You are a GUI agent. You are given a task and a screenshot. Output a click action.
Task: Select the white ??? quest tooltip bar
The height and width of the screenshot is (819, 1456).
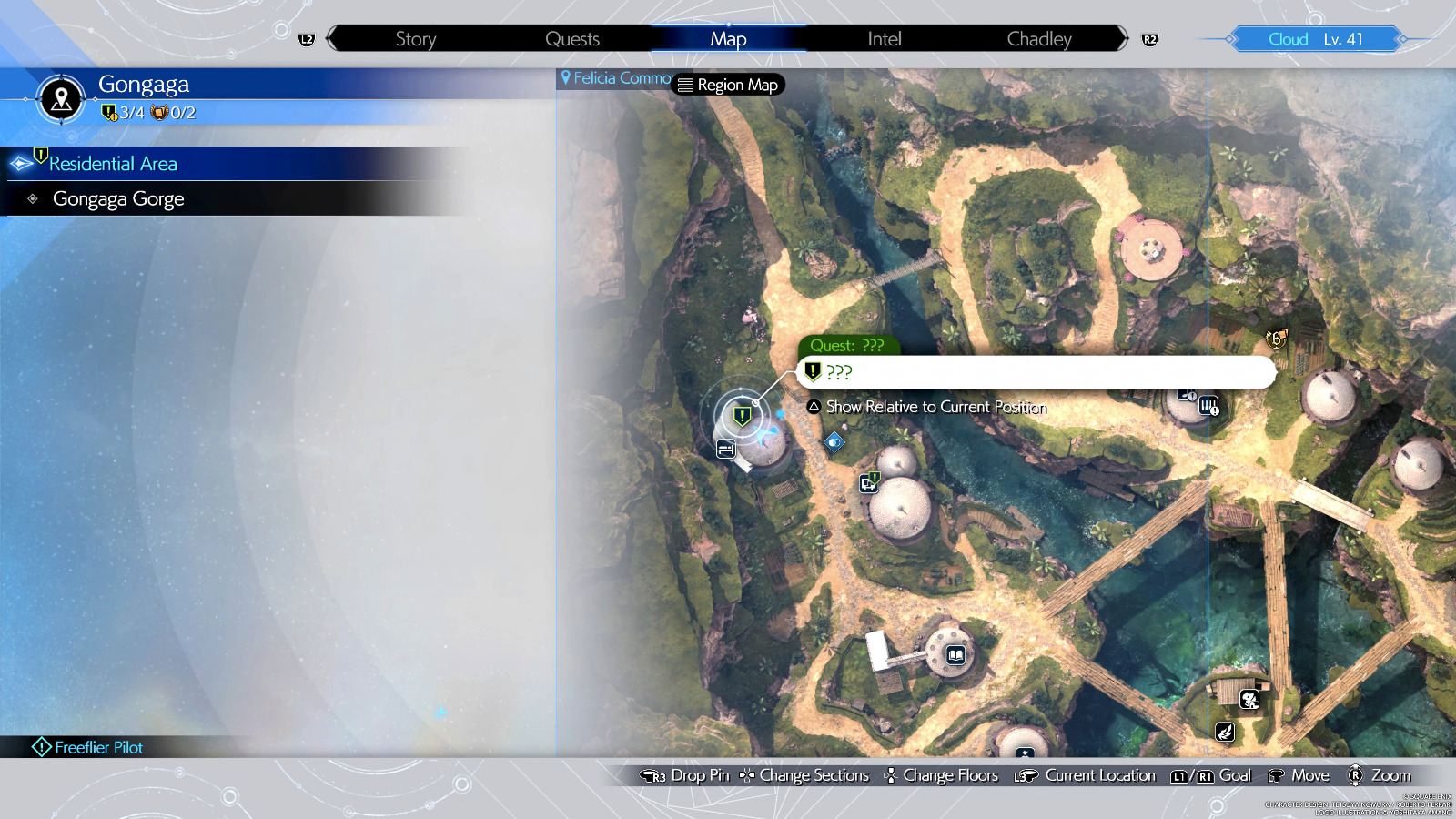coord(1036,372)
